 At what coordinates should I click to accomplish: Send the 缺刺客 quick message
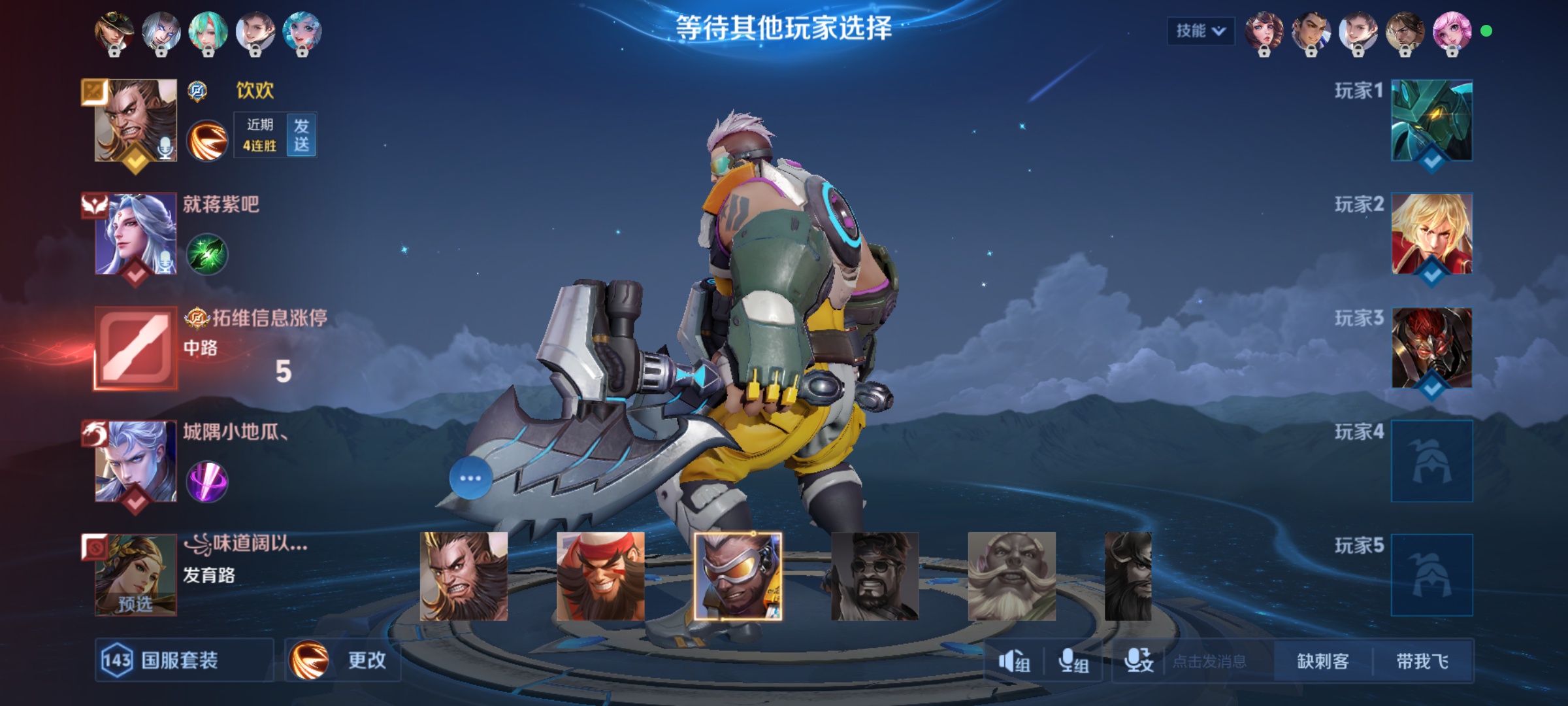coord(1323,662)
